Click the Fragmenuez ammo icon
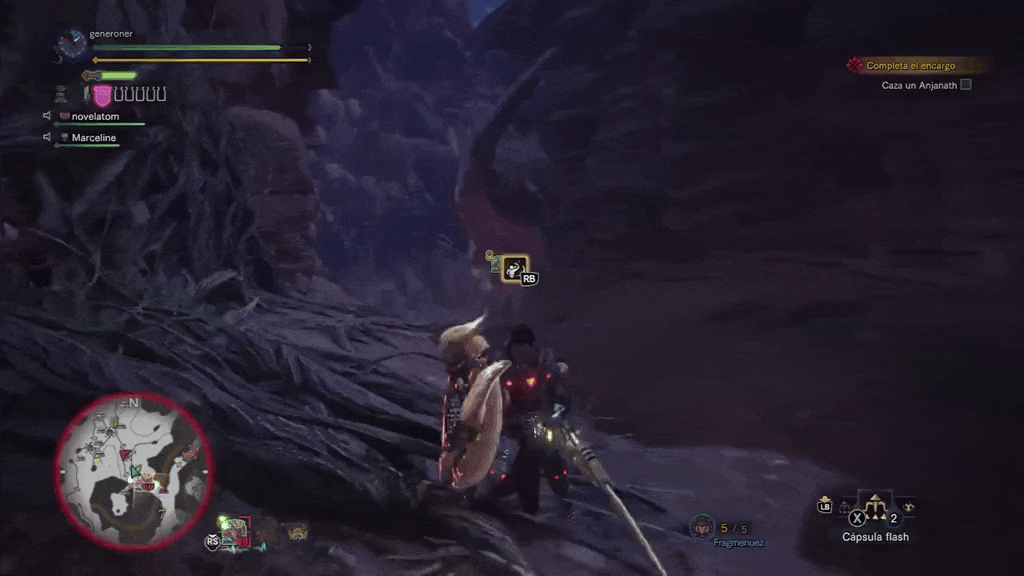This screenshot has width=1024, height=576. coord(702,526)
